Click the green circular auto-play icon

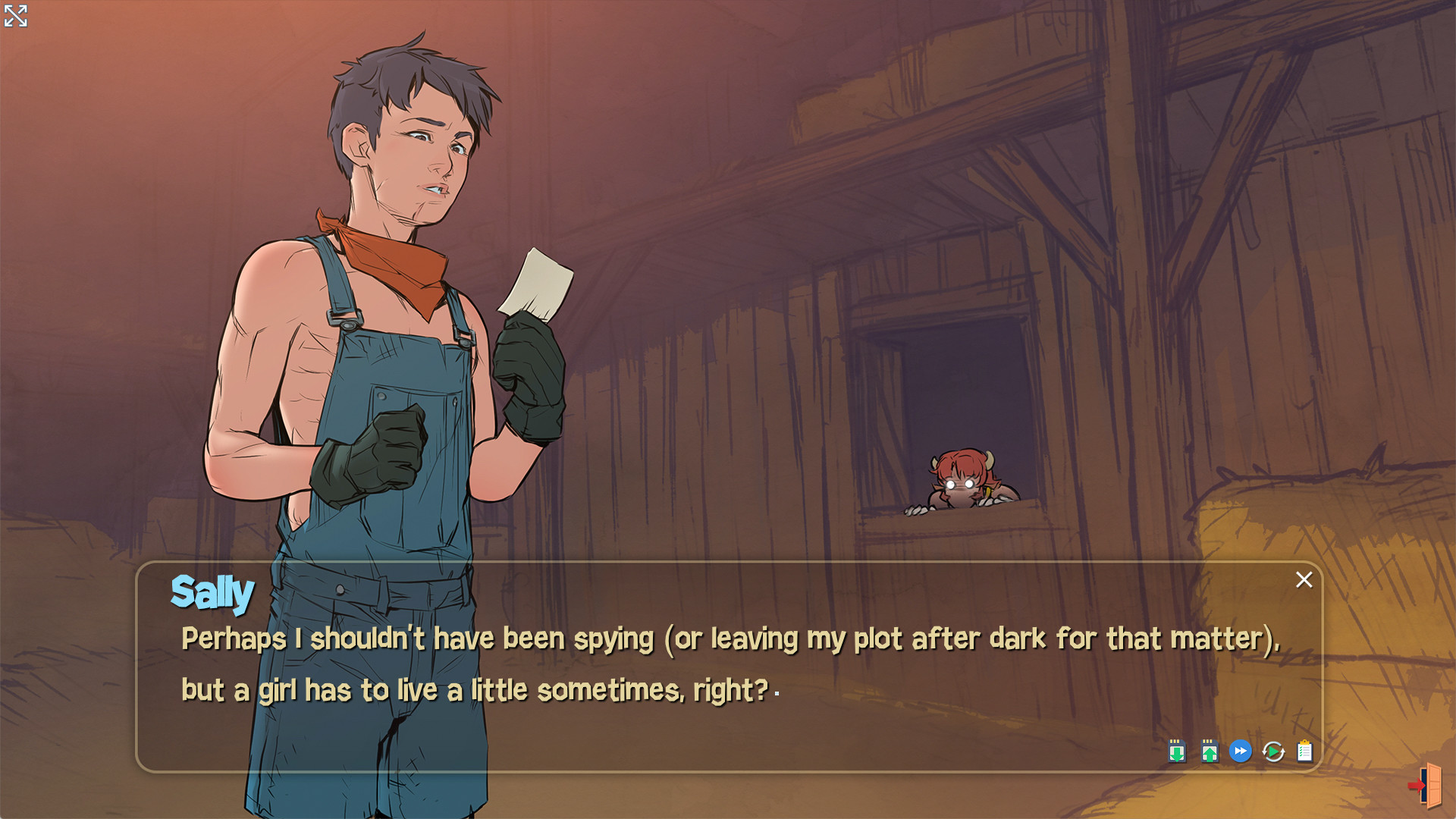click(1275, 752)
